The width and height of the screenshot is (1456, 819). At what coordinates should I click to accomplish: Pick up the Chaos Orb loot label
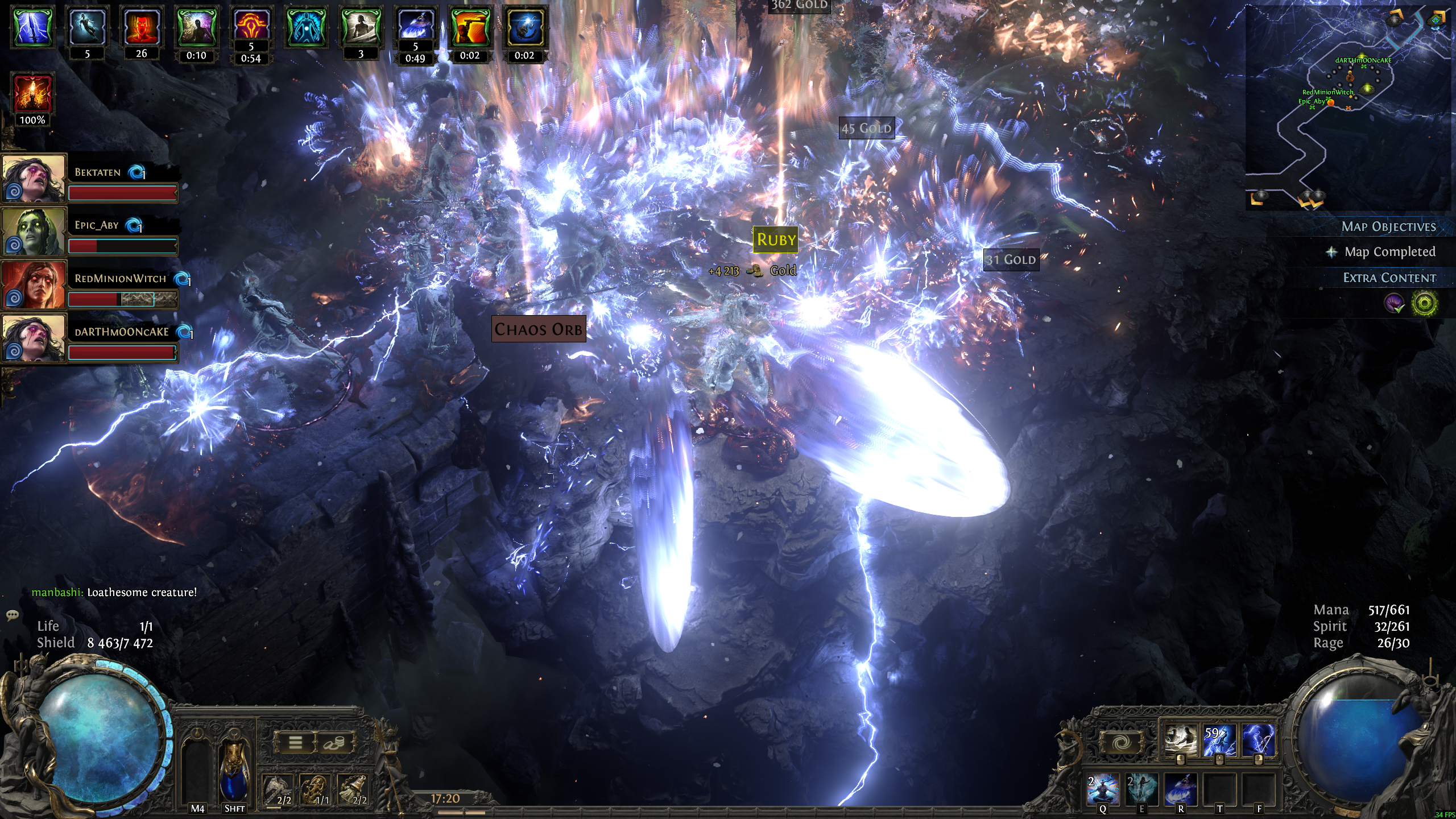538,329
